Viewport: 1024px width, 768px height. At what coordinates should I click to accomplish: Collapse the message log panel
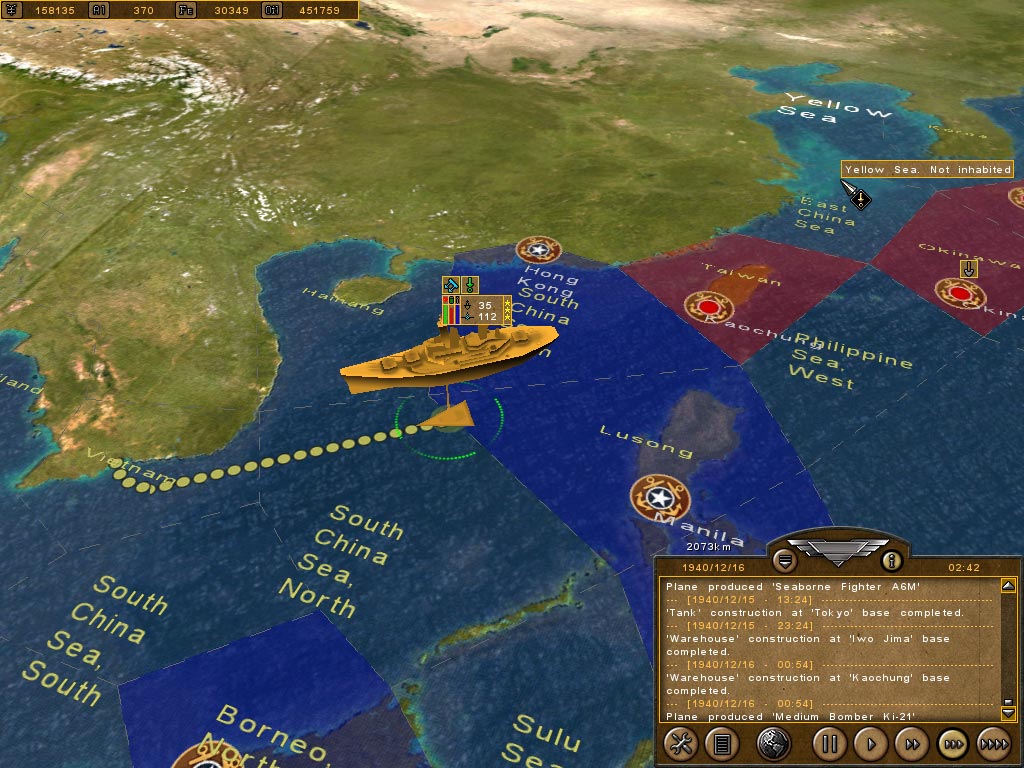click(x=784, y=560)
